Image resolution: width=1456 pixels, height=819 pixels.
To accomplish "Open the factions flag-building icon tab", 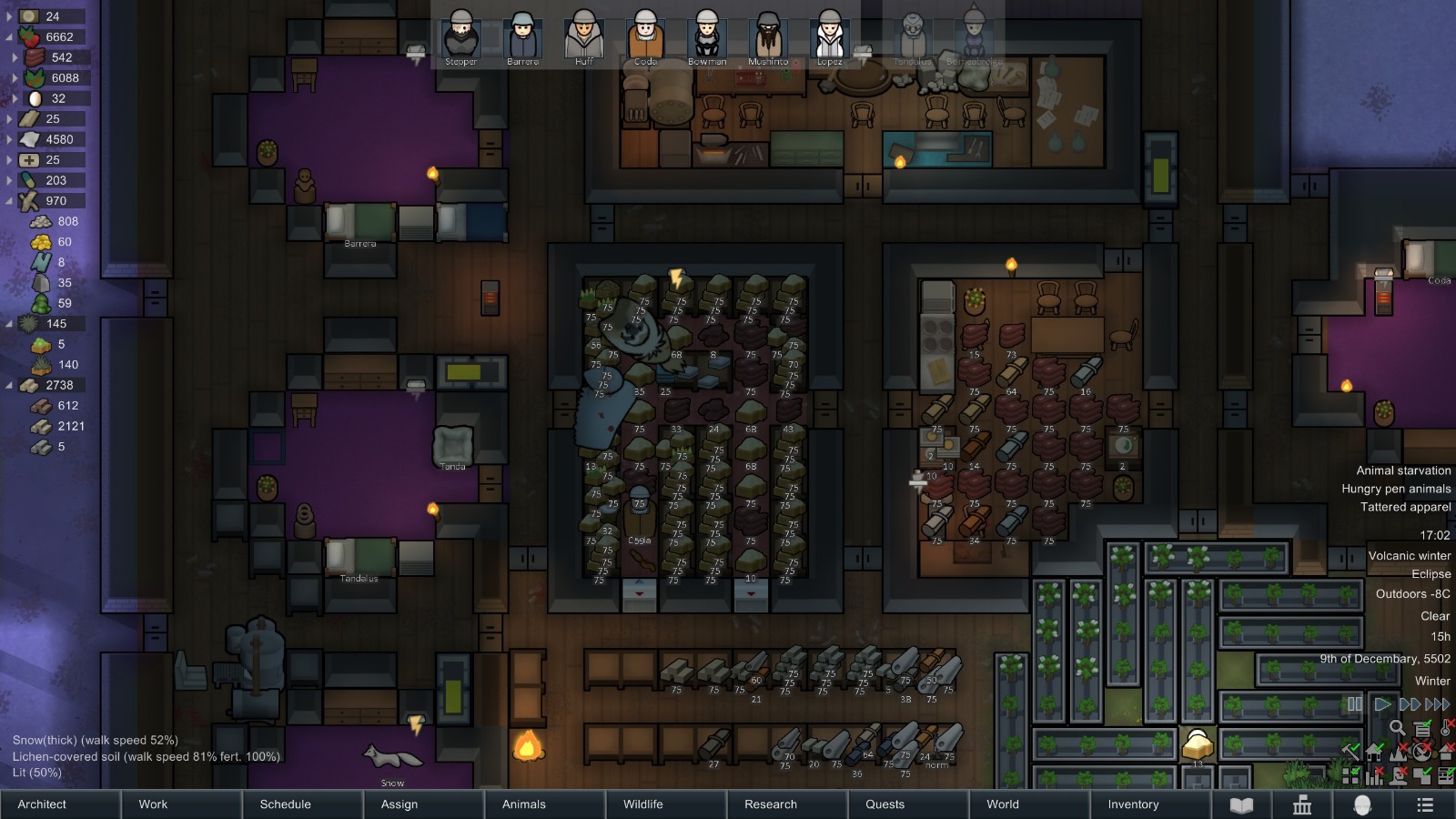I will (x=1302, y=804).
